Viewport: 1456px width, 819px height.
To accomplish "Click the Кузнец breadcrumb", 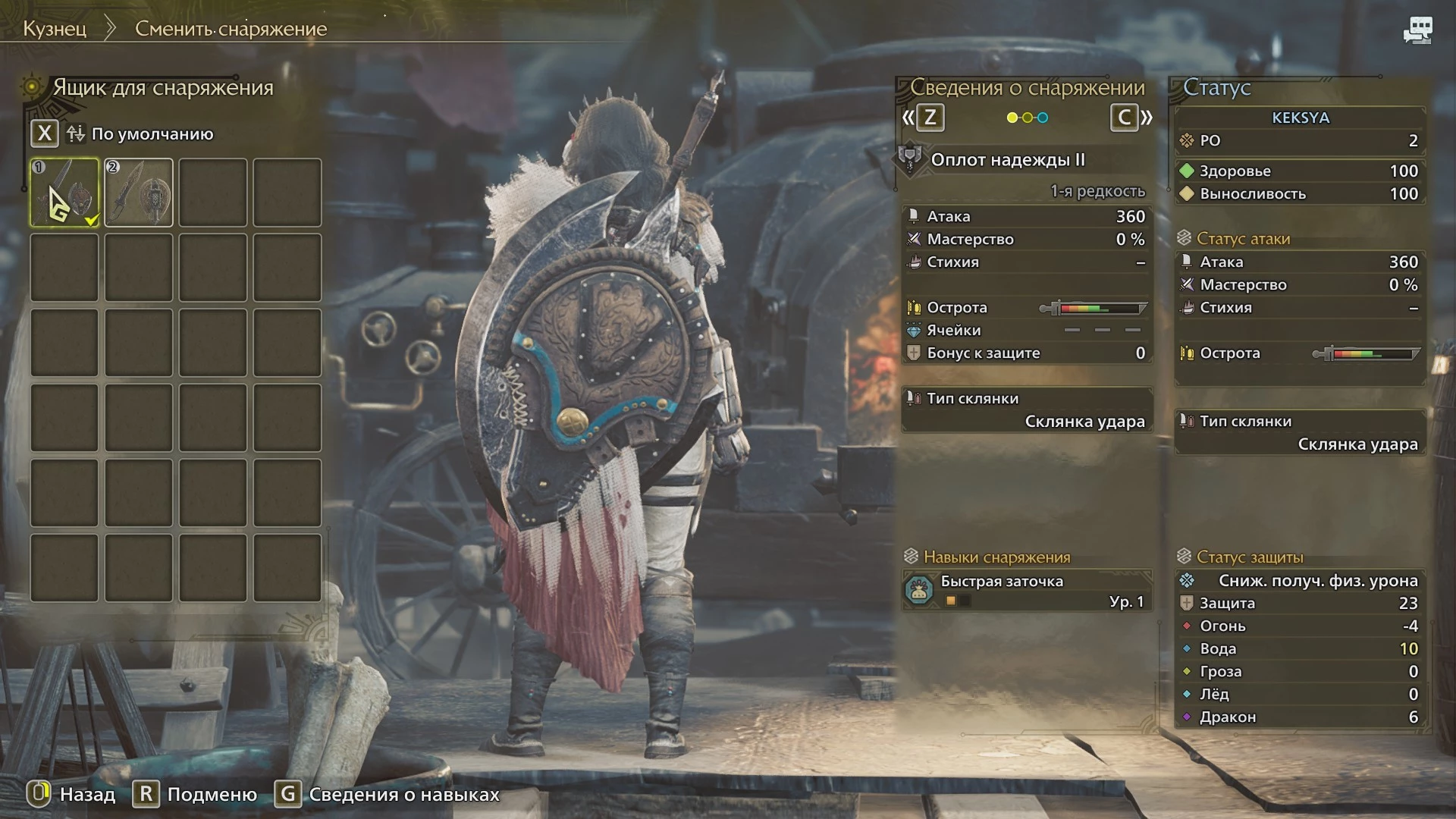I will coord(55,29).
